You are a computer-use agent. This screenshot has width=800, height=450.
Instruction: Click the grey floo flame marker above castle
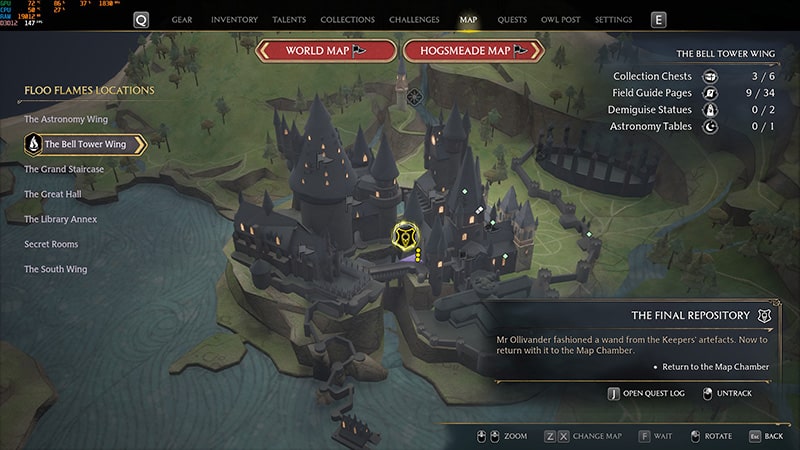click(x=414, y=96)
